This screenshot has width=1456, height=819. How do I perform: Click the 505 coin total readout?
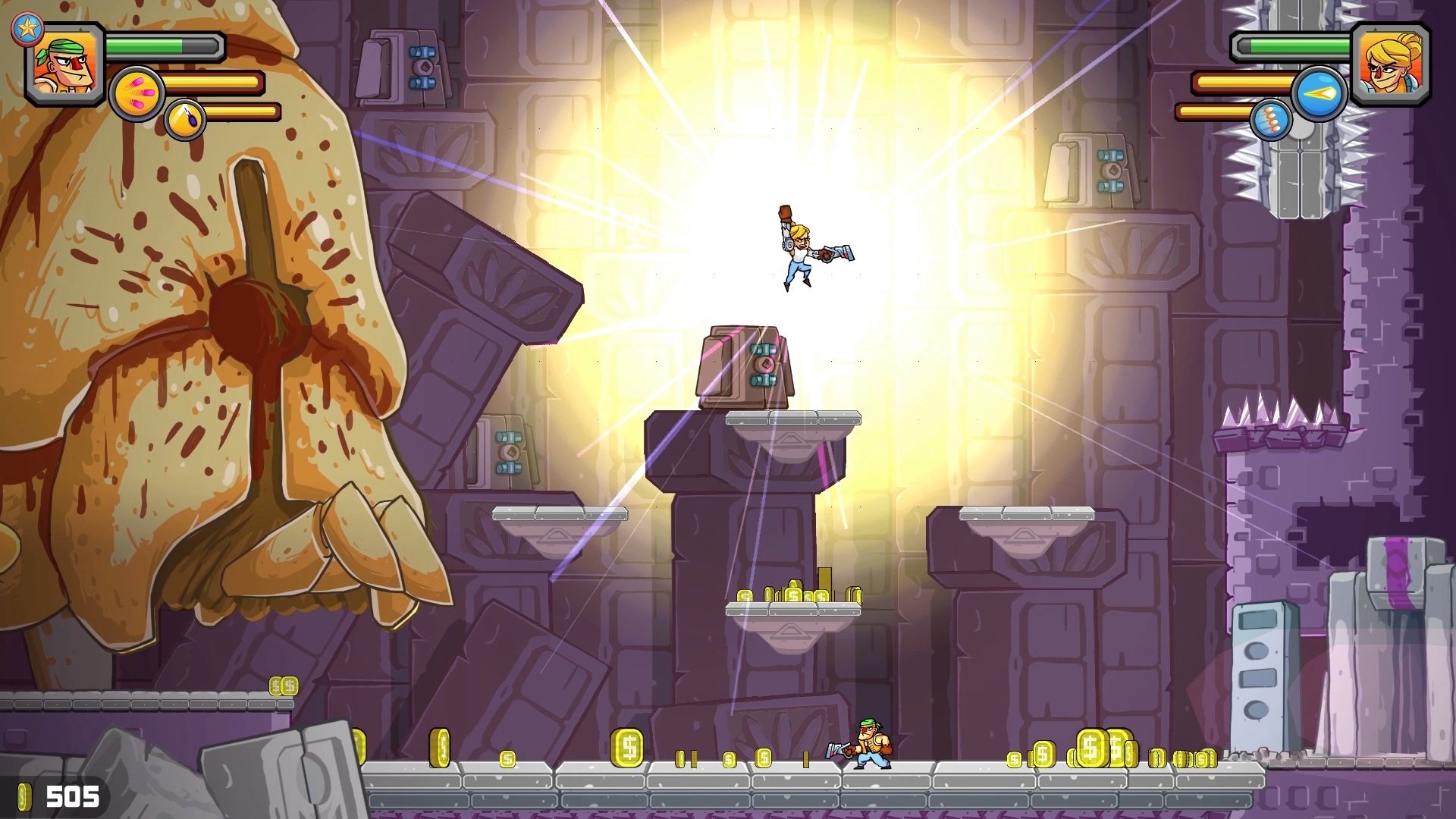(72, 795)
